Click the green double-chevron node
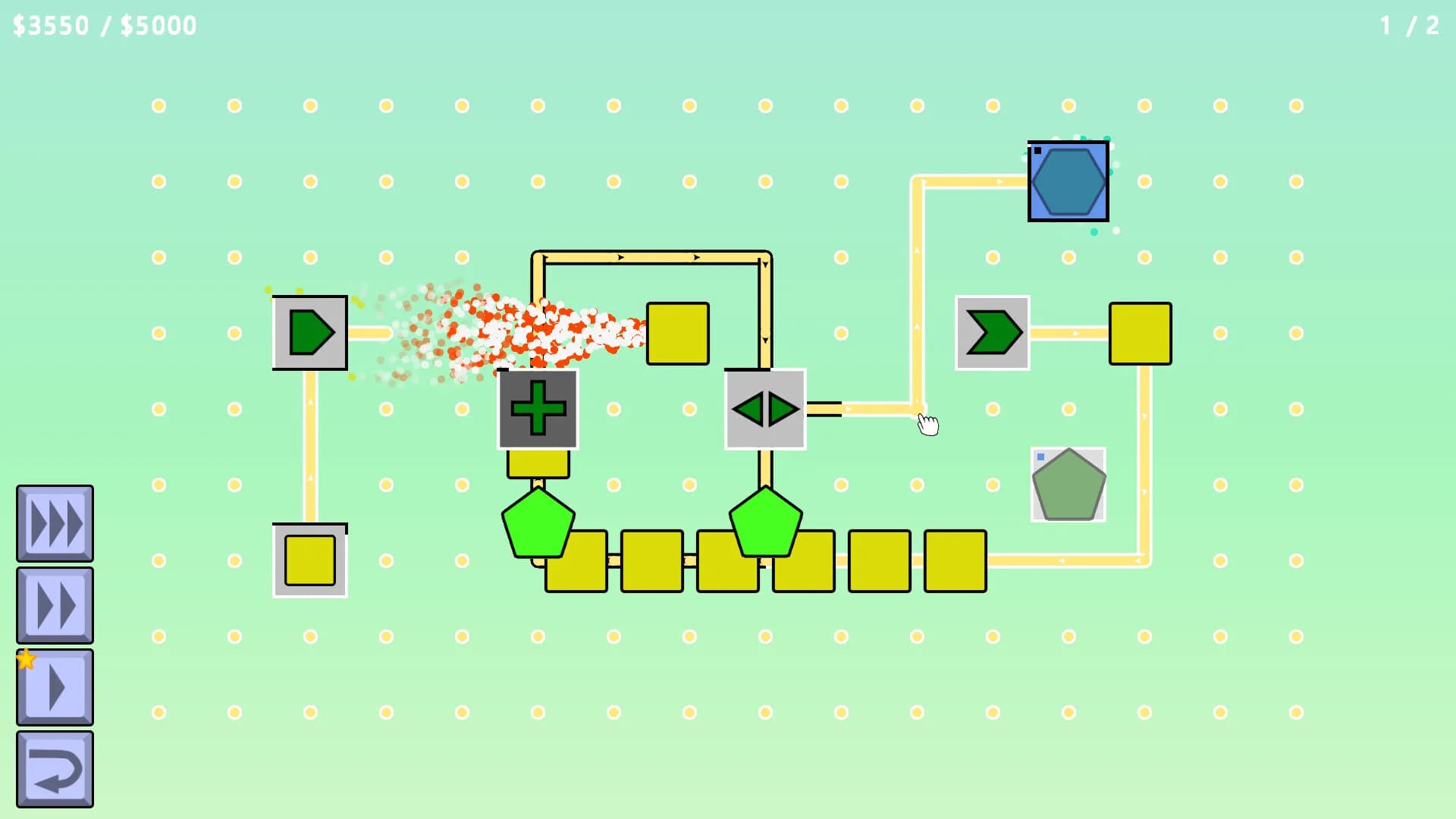 point(992,331)
